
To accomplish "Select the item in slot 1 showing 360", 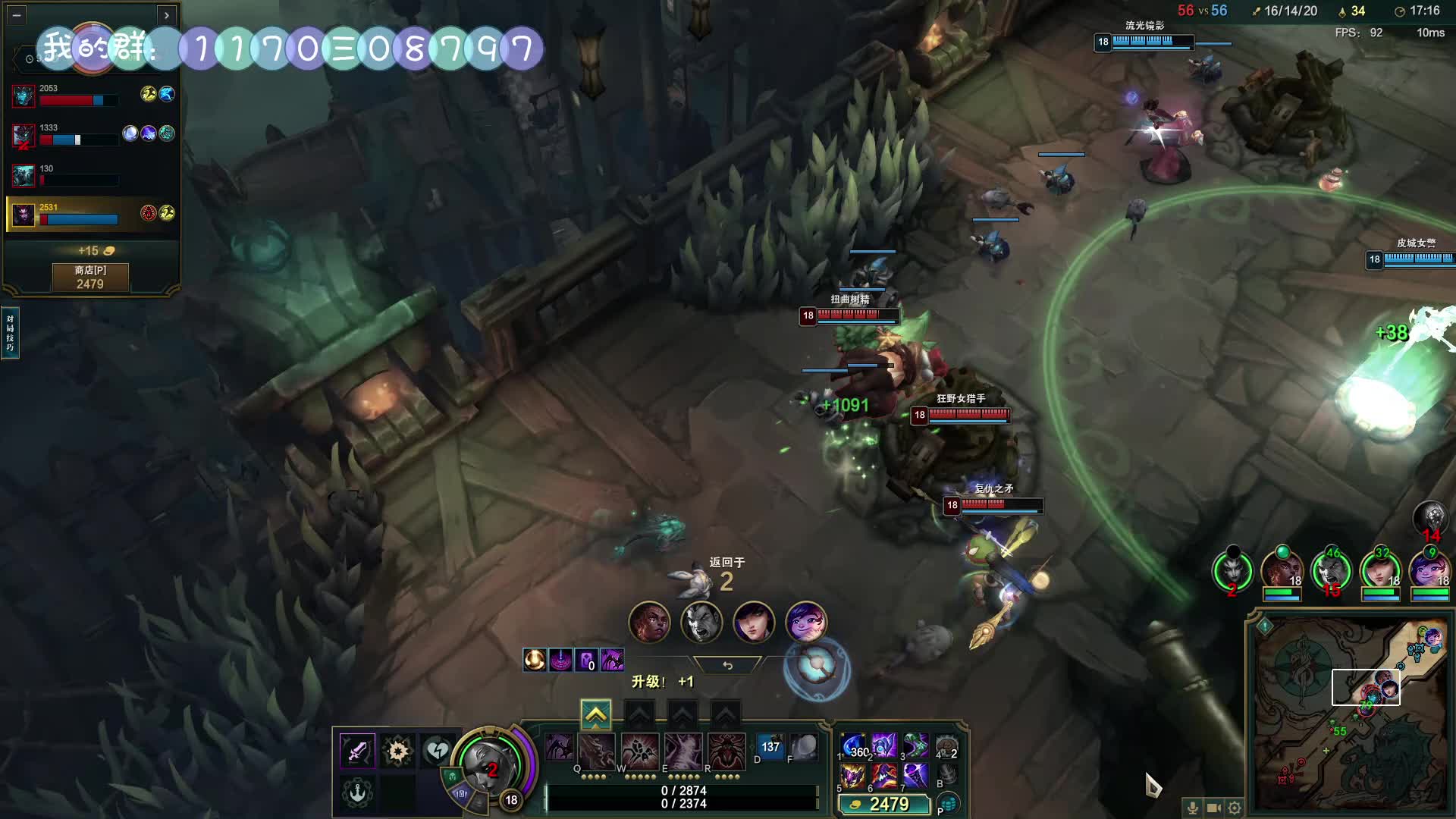I will click(853, 746).
